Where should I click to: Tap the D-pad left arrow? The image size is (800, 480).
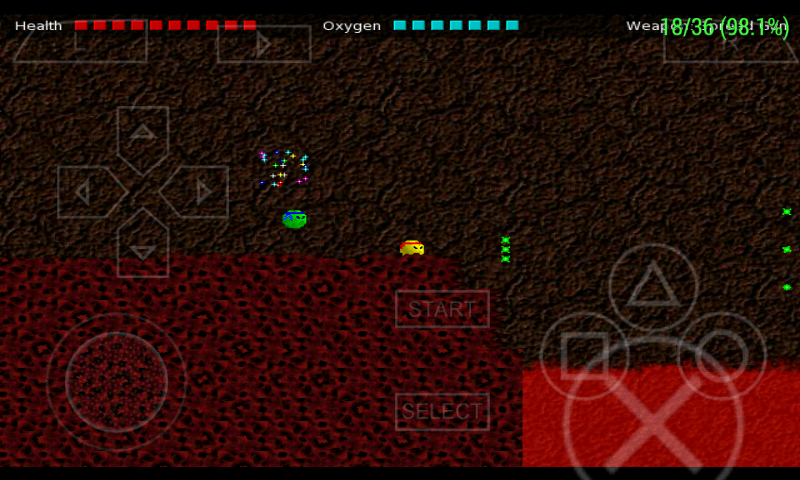click(88, 192)
